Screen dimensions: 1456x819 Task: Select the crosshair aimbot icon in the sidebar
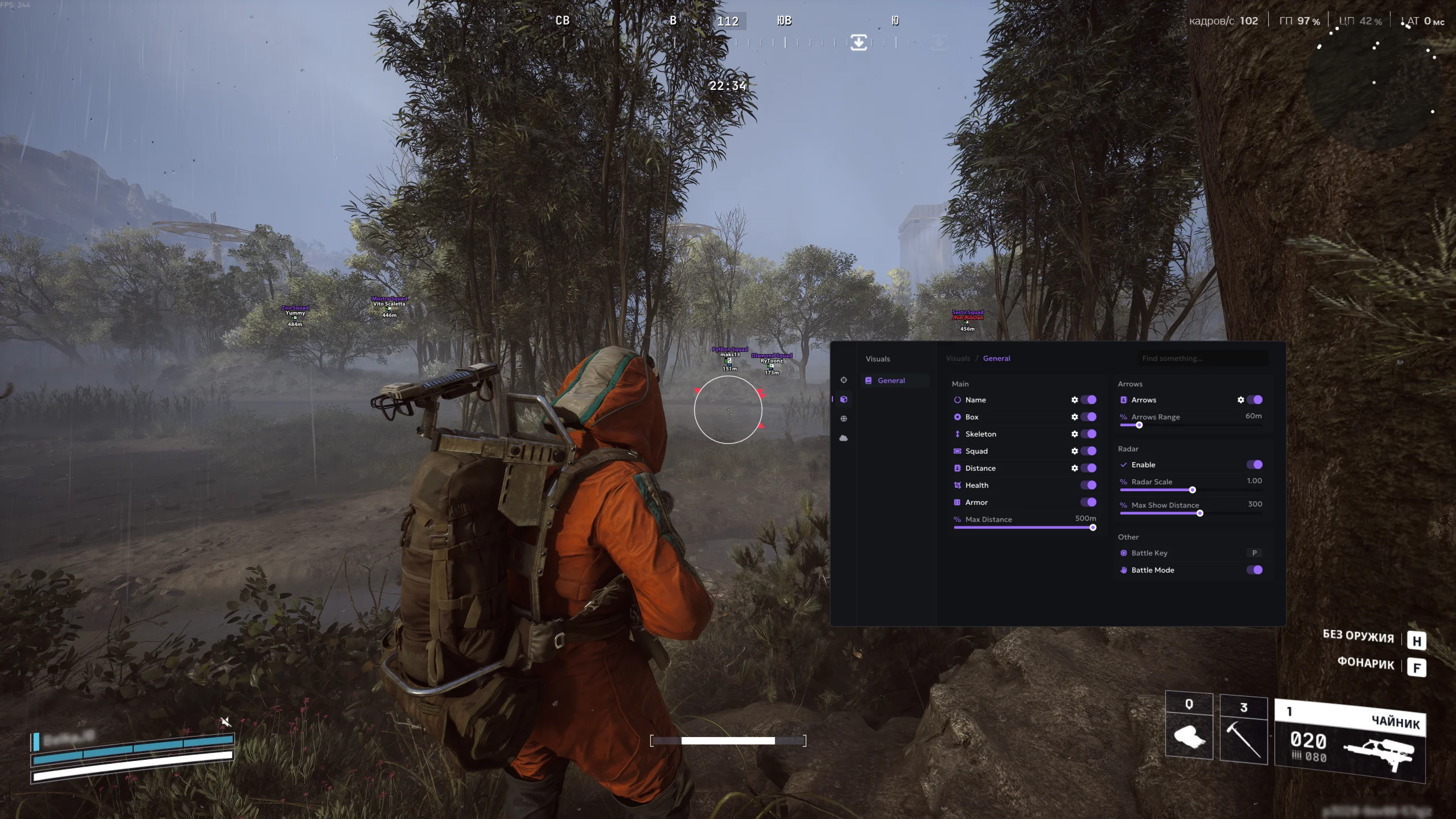coord(844,380)
